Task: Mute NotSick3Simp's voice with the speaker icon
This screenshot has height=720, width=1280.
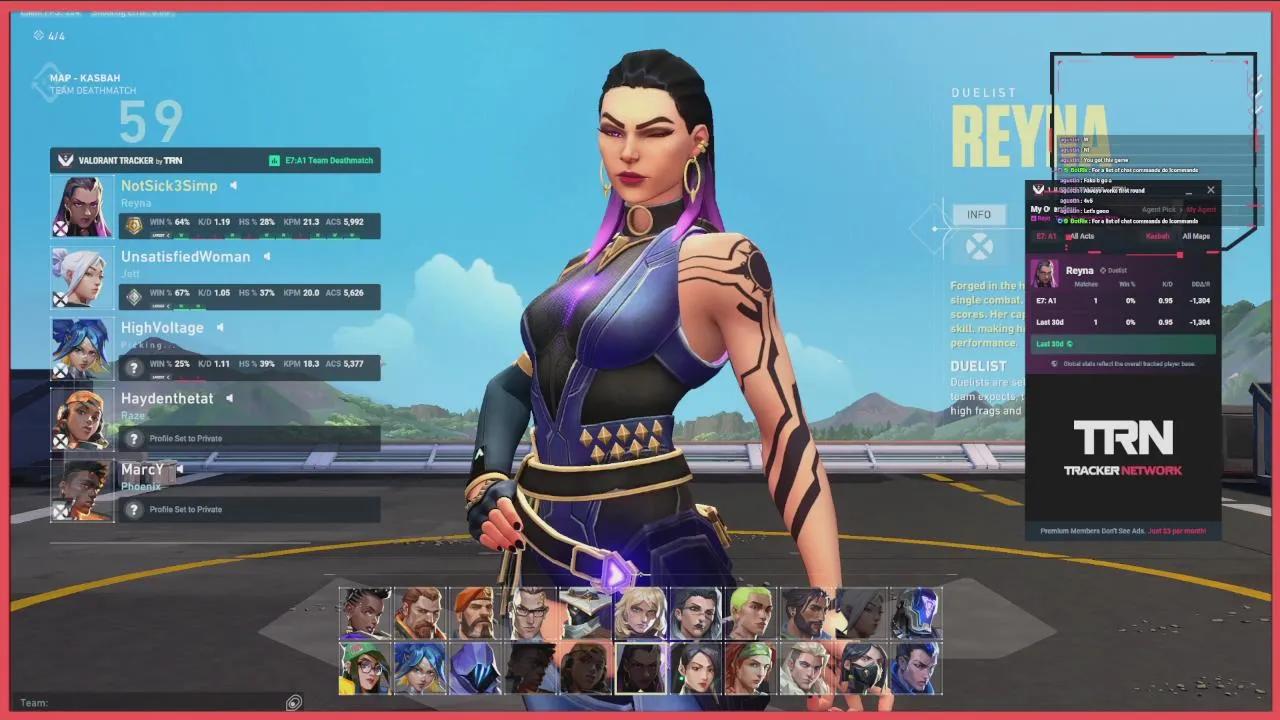Action: 231,185
